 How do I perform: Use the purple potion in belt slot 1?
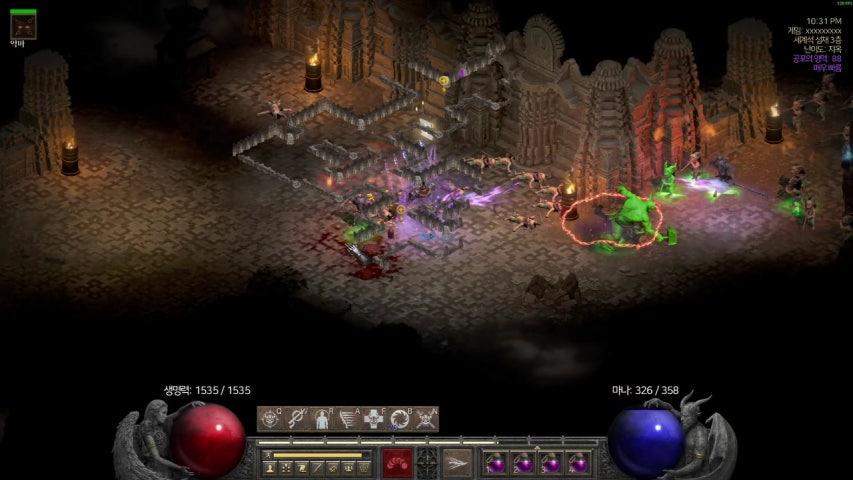497,464
